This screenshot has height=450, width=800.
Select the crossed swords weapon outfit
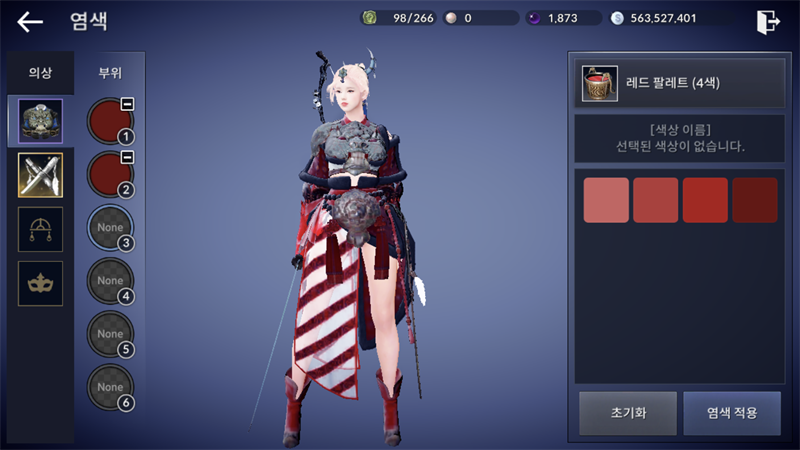point(40,175)
